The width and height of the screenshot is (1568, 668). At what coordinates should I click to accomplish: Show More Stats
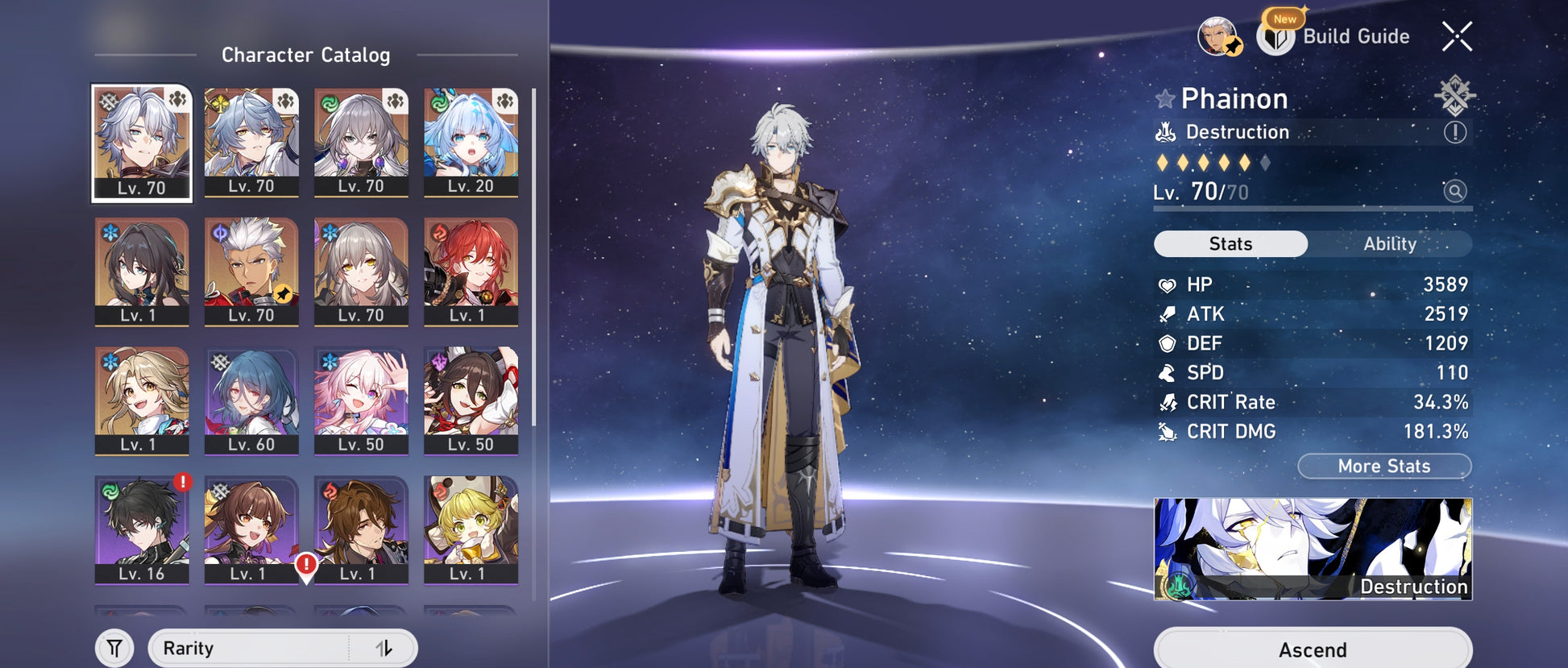1383,466
